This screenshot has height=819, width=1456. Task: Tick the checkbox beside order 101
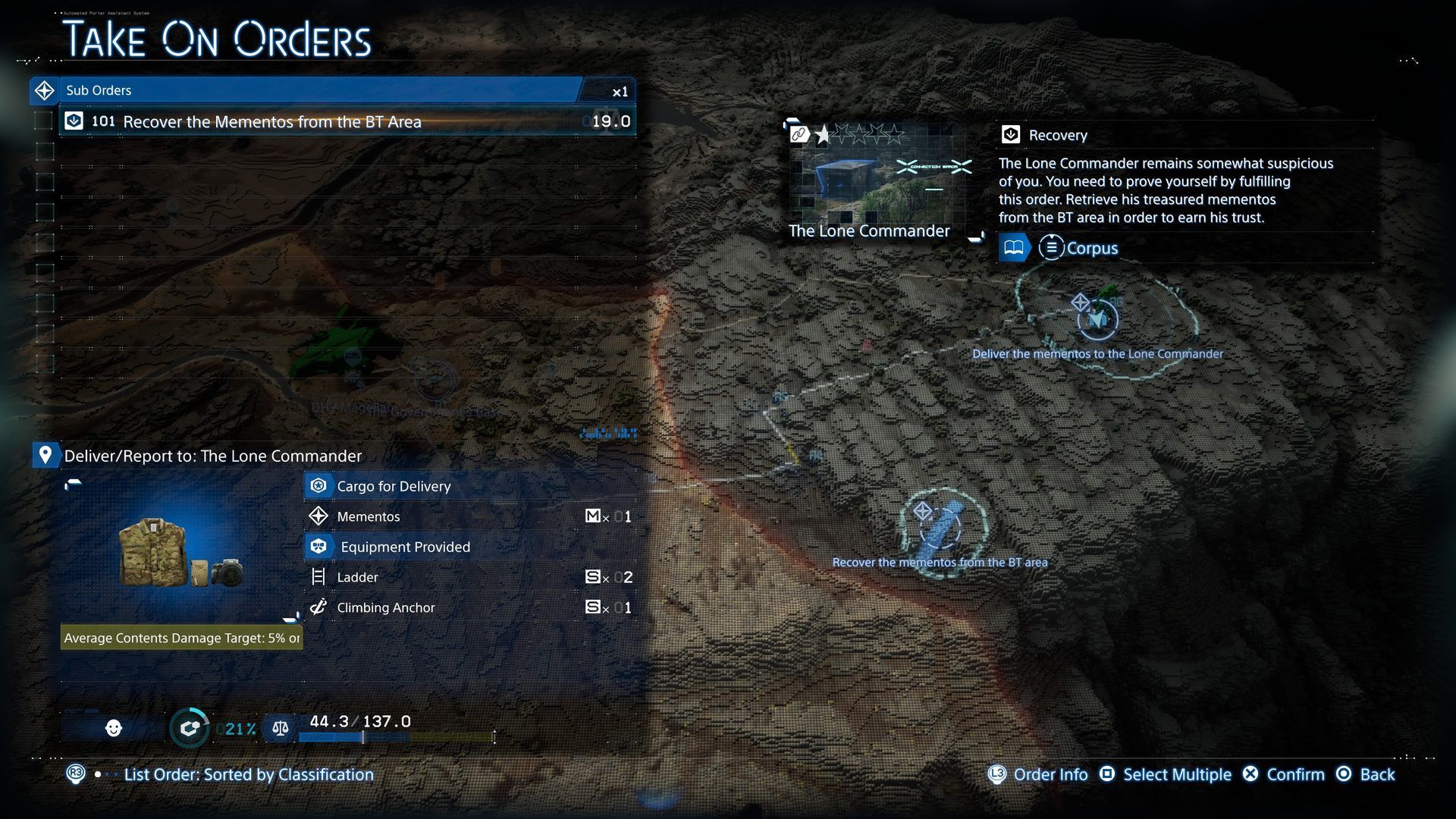[x=44, y=121]
